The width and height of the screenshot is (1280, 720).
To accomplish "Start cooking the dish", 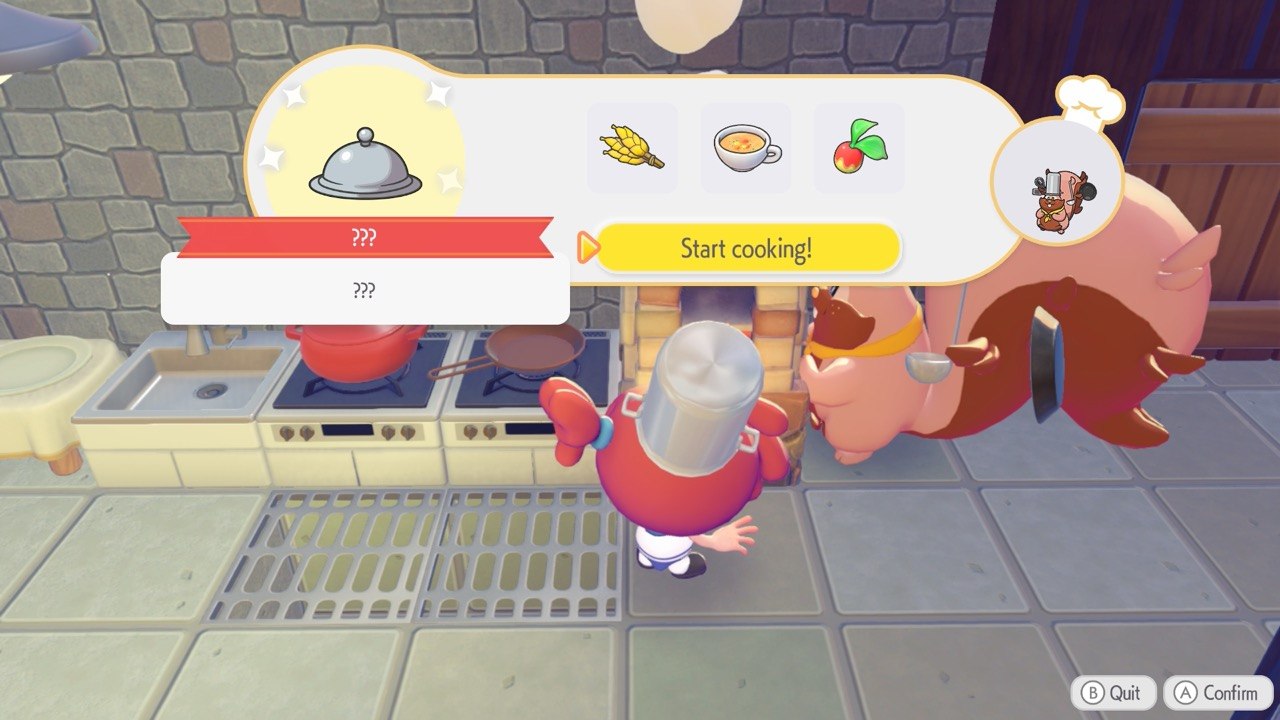I will coord(747,248).
